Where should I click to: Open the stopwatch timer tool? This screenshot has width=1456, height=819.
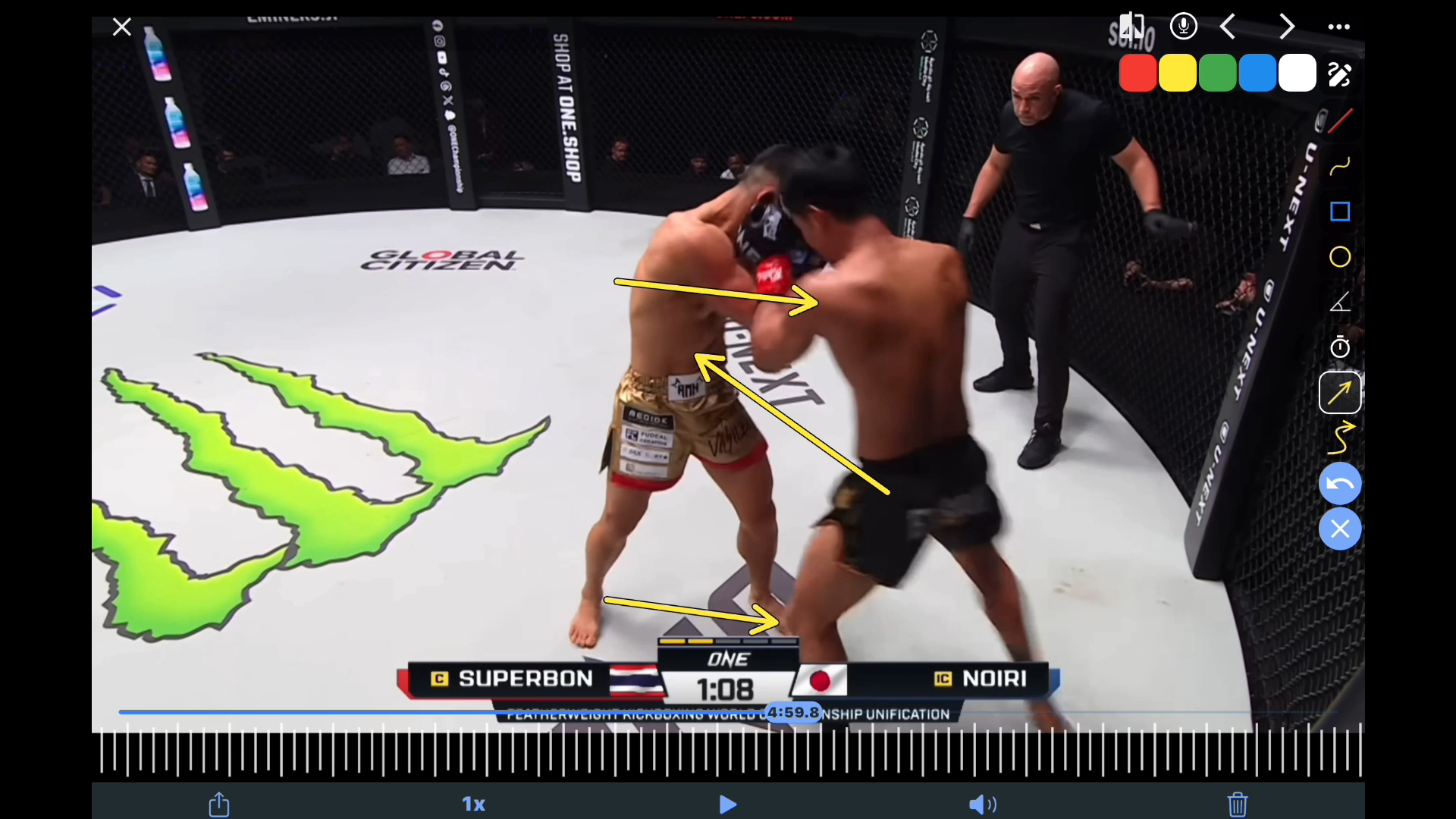point(1340,347)
